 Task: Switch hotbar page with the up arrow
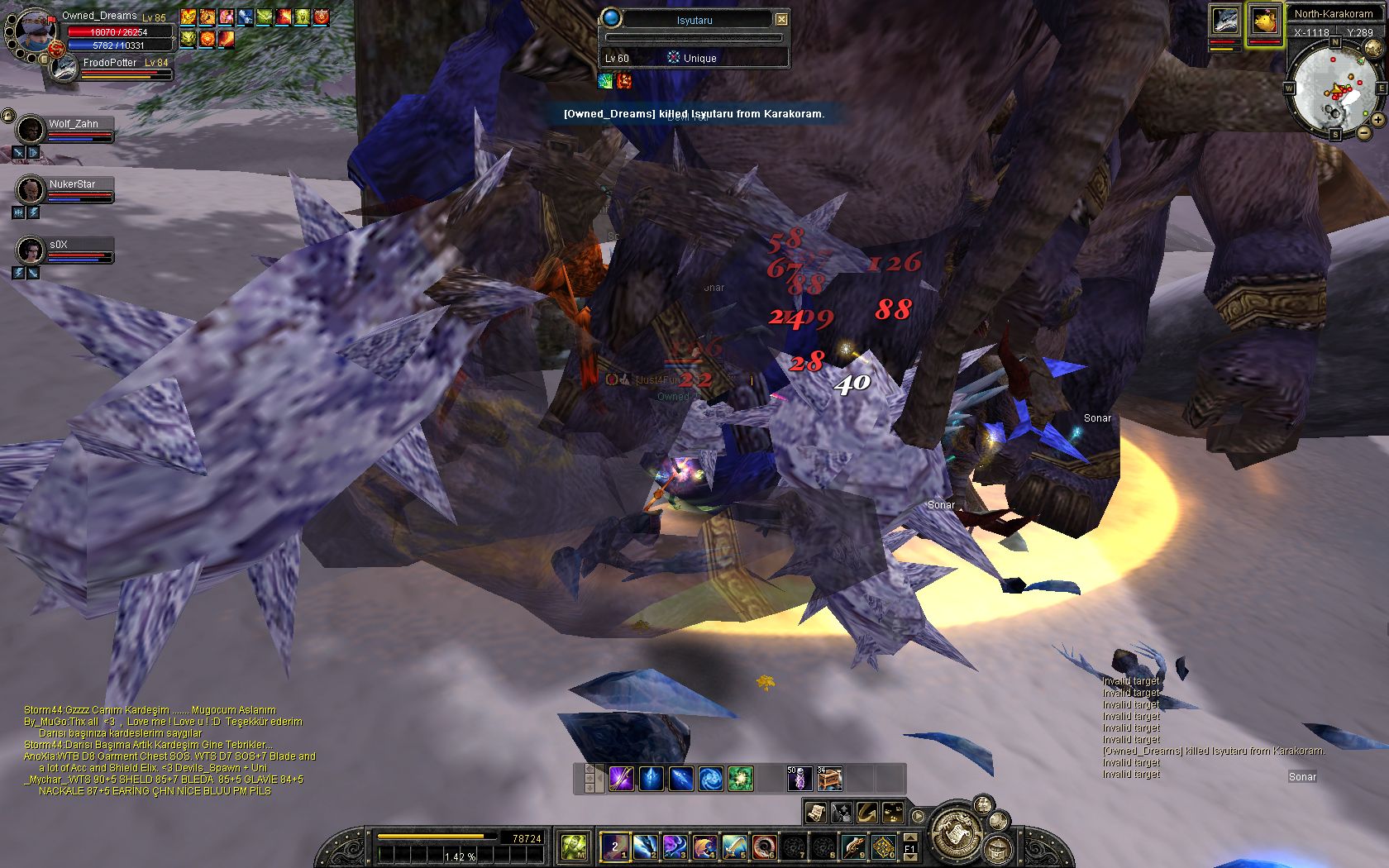coord(909,837)
